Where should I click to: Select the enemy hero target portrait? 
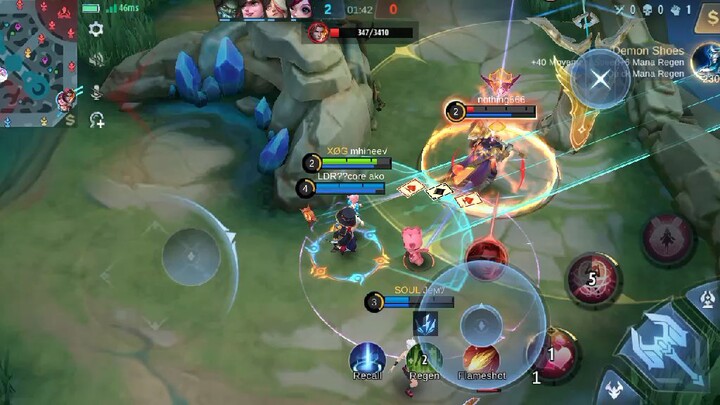tap(318, 32)
